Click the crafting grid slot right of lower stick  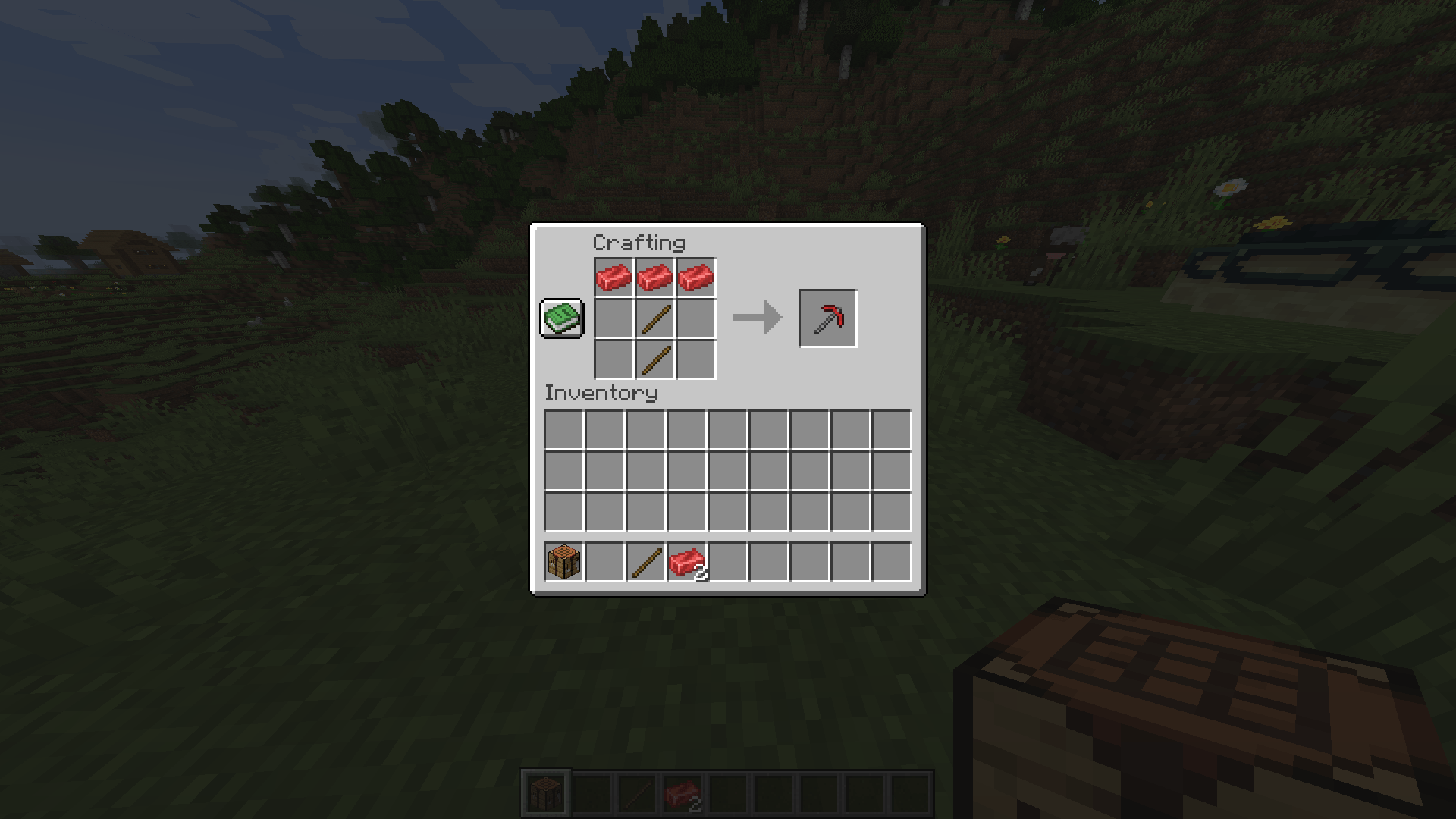[695, 359]
